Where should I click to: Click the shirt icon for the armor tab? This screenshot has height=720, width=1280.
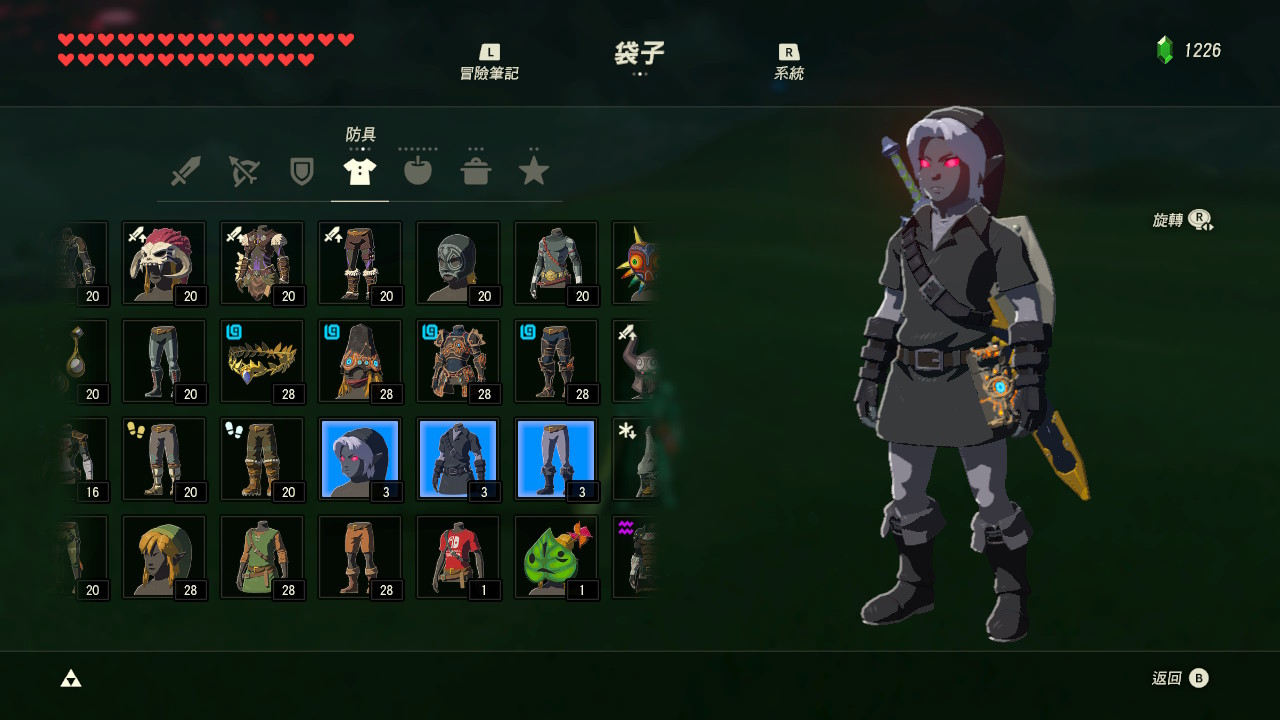(359, 170)
